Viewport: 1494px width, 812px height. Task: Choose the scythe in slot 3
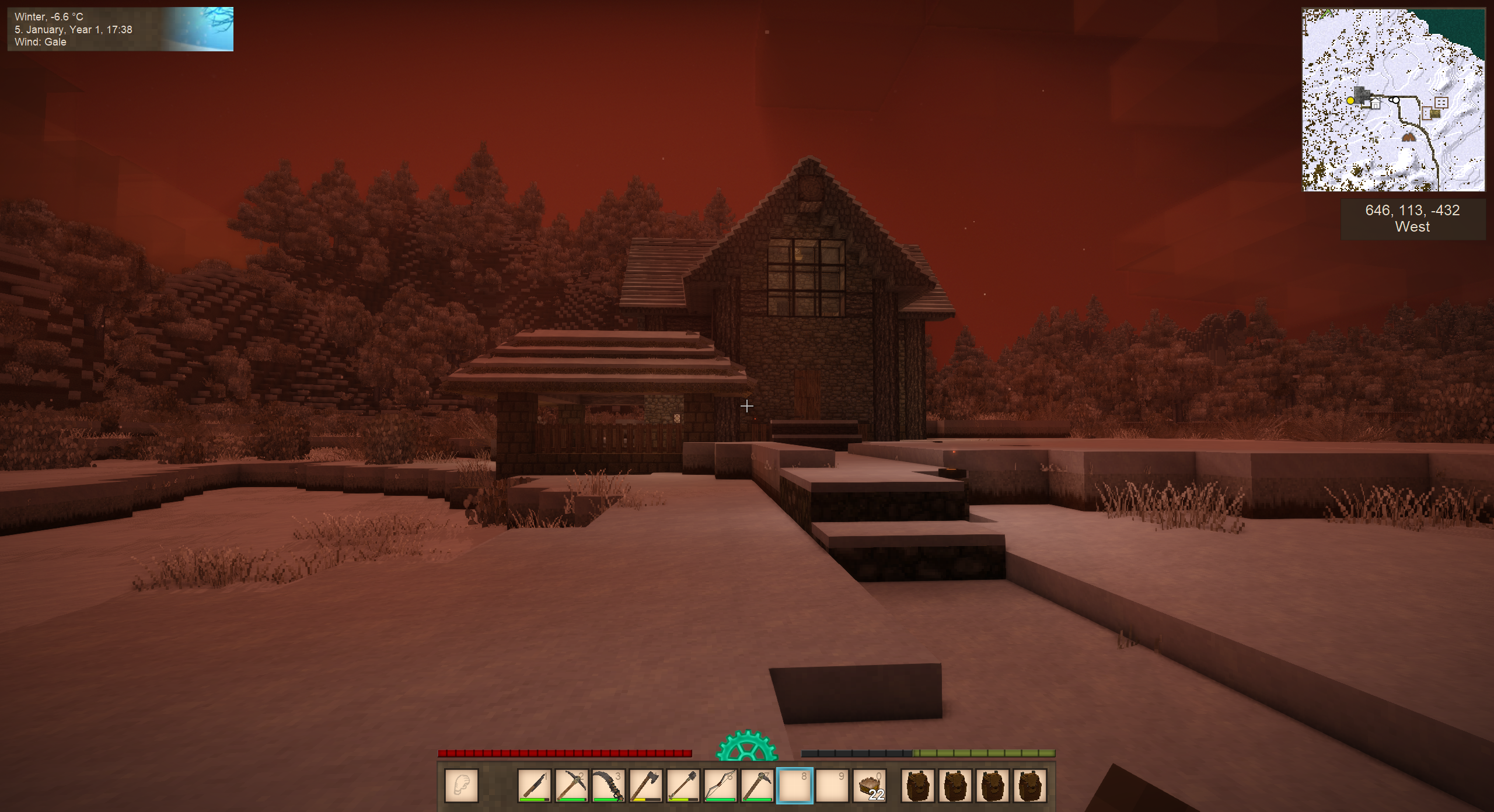[x=609, y=785]
